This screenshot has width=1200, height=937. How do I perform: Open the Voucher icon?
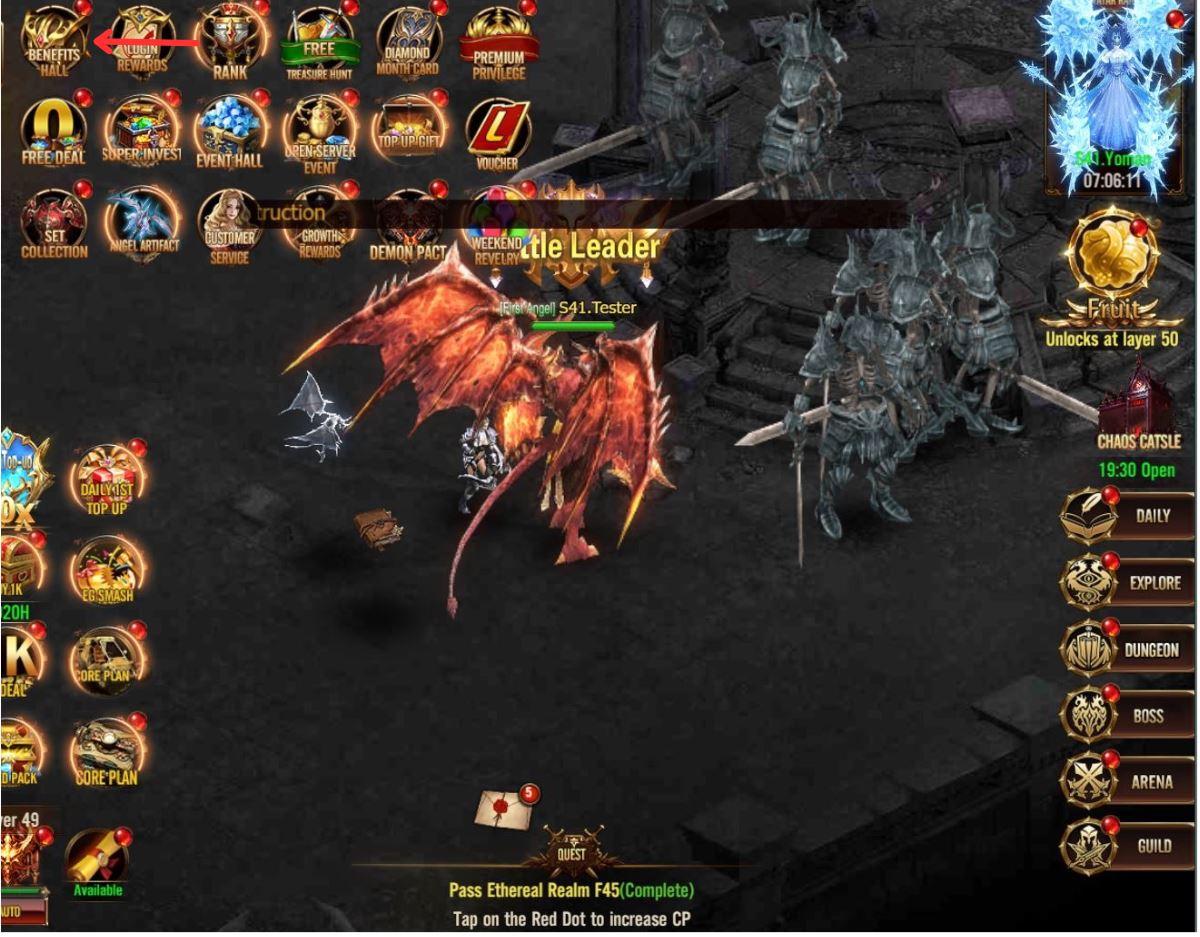497,130
